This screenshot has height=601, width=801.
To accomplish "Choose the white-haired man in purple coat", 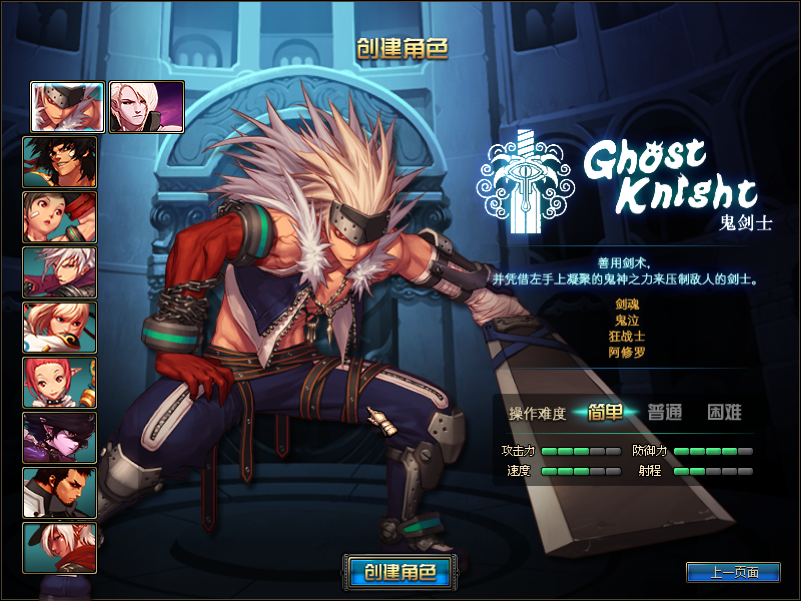I will pos(60,272).
